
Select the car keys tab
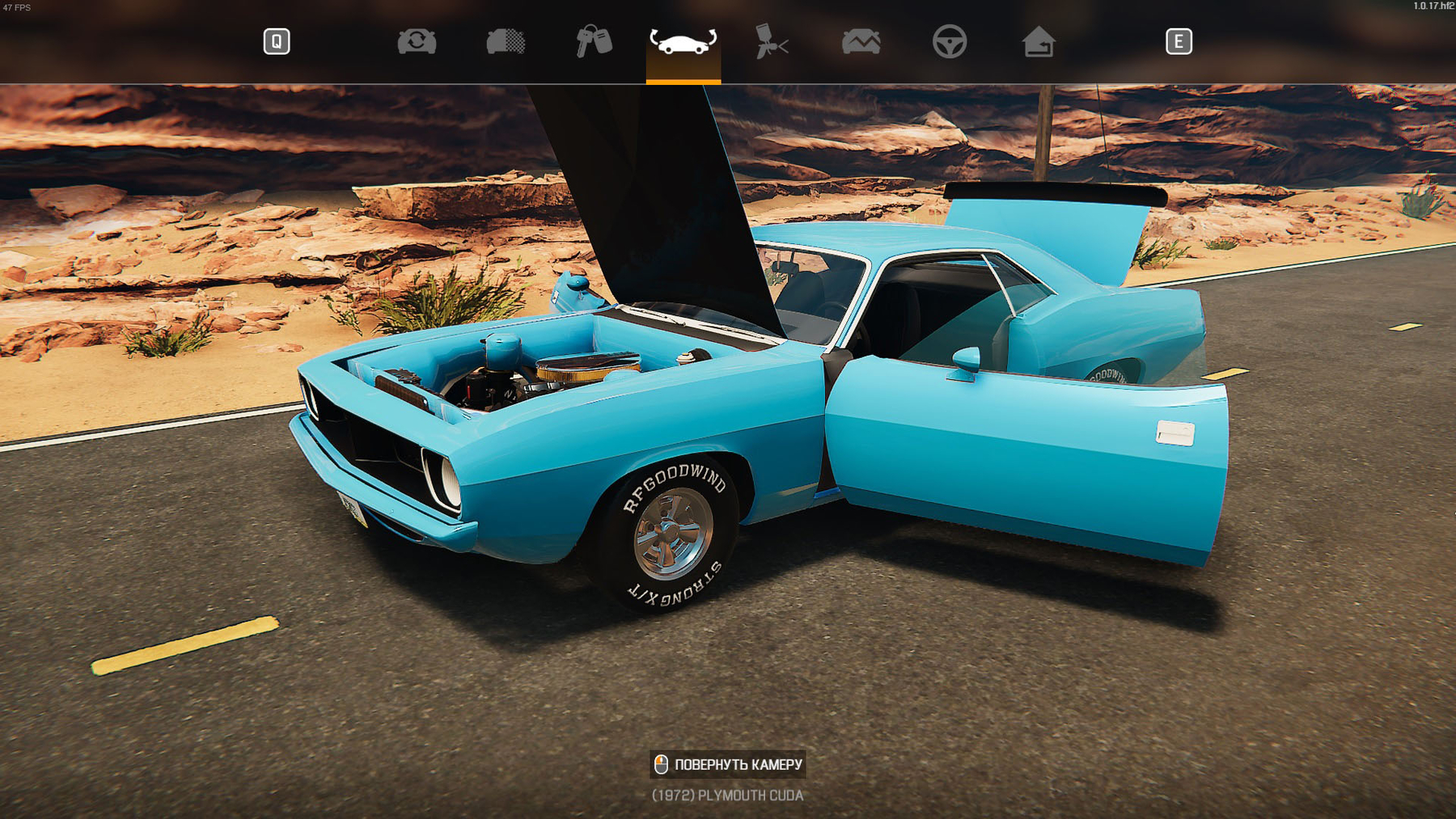(x=594, y=42)
